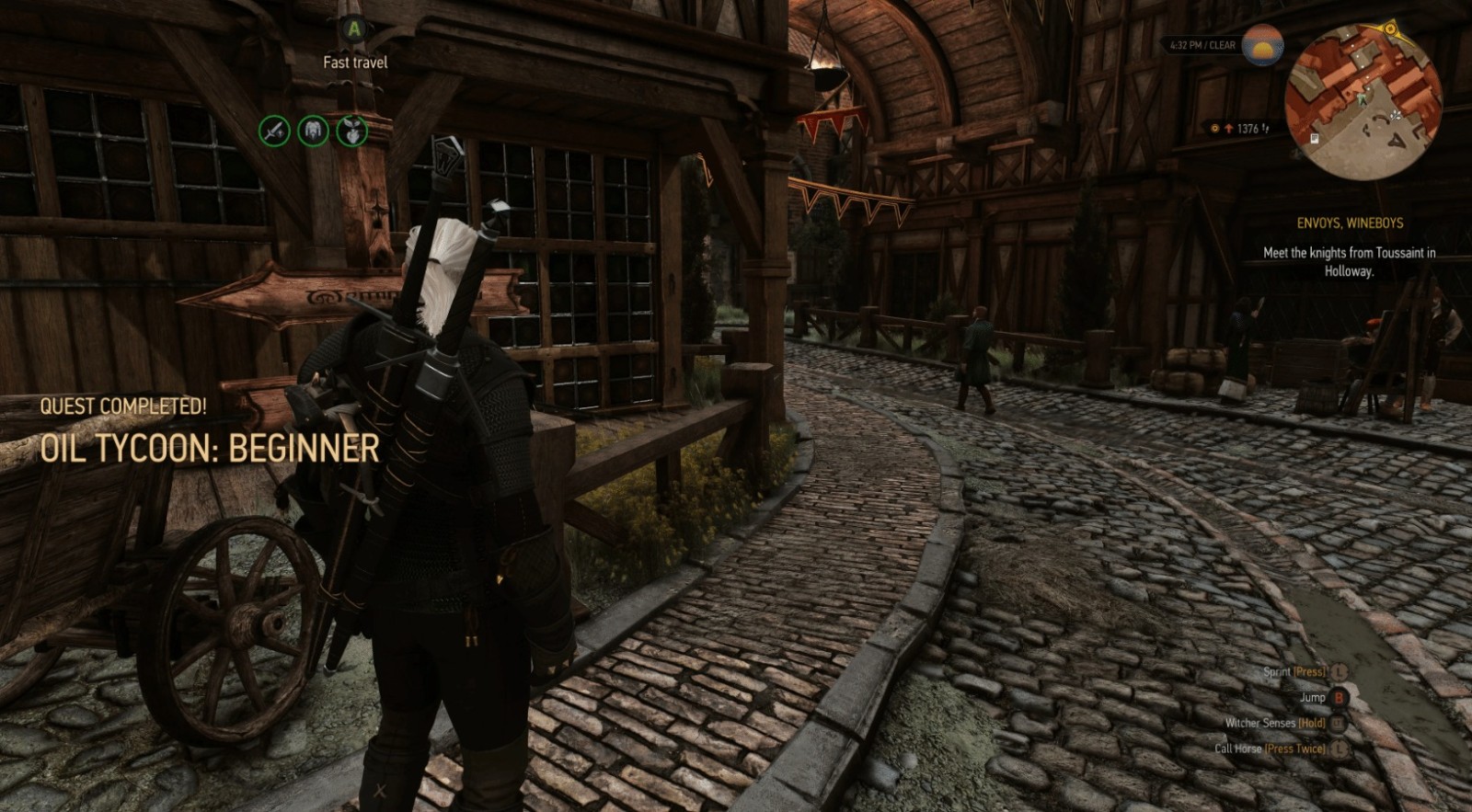Open the Envoys, Wineboys tracked quest
Image resolution: width=1472 pixels, height=812 pixels.
coord(1349,223)
